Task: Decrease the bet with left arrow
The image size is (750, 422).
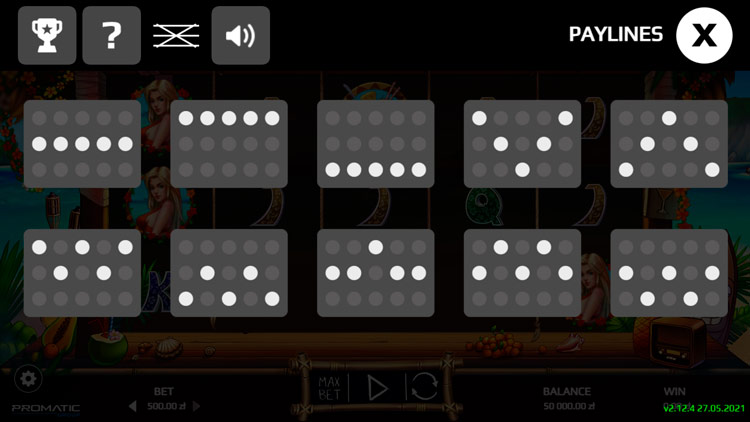Action: pyautogui.click(x=133, y=406)
